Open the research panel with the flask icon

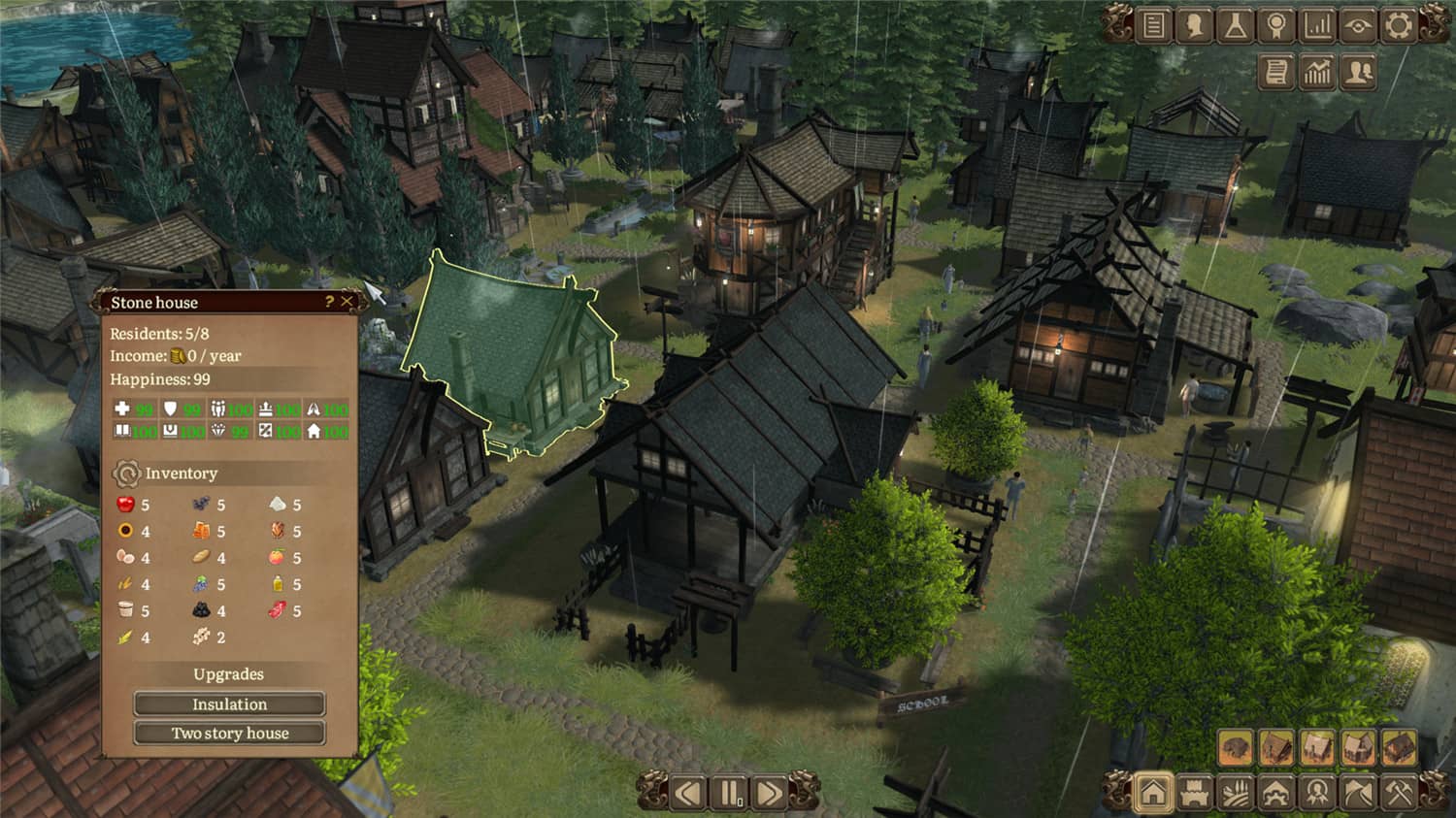point(1235,24)
